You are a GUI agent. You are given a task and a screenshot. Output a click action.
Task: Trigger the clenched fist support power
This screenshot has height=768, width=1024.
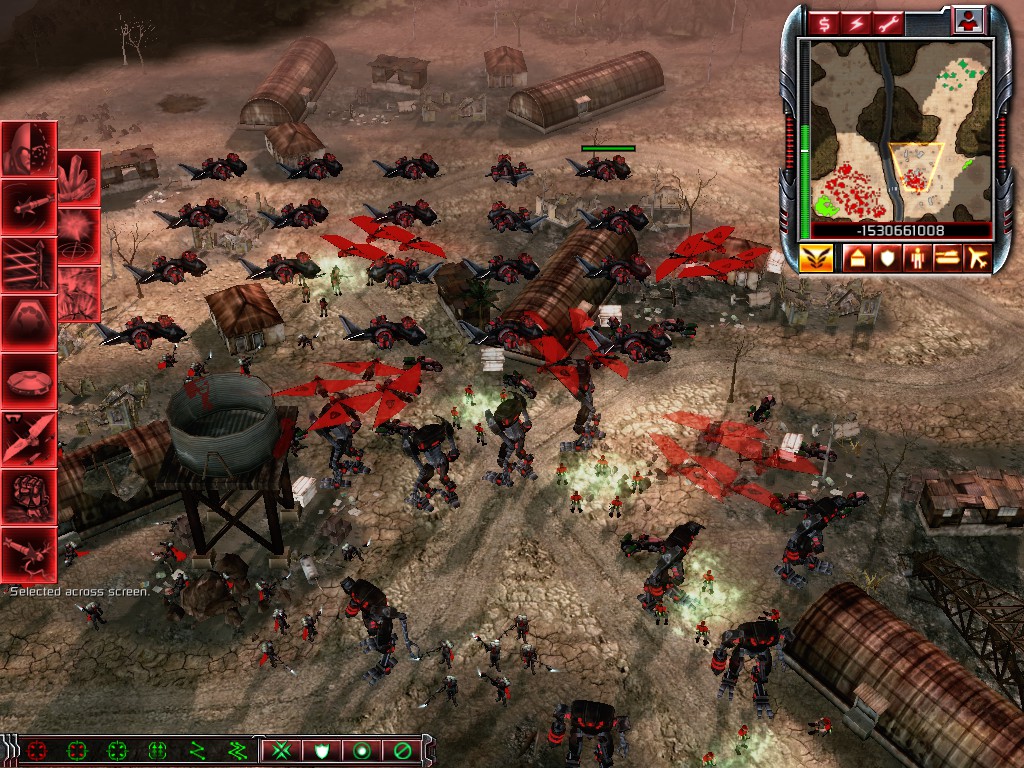[28, 496]
